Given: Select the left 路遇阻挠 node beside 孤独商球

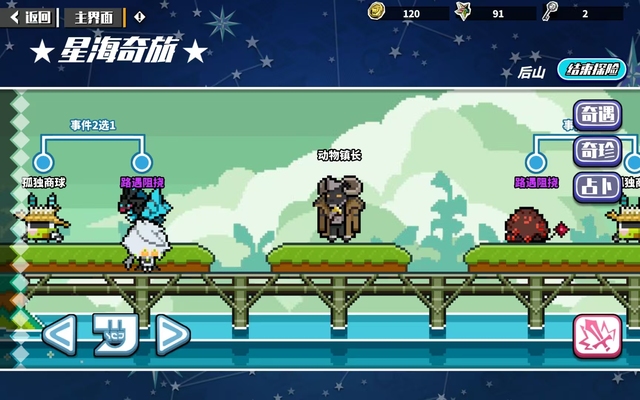Looking at the screenshot, I should click(142, 162).
